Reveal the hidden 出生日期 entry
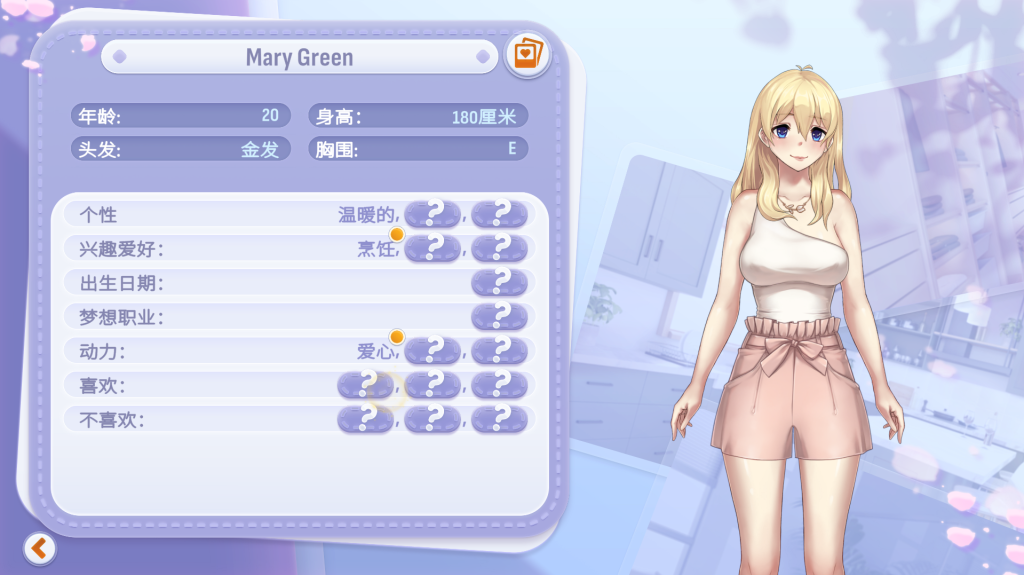This screenshot has height=575, width=1024. [499, 282]
